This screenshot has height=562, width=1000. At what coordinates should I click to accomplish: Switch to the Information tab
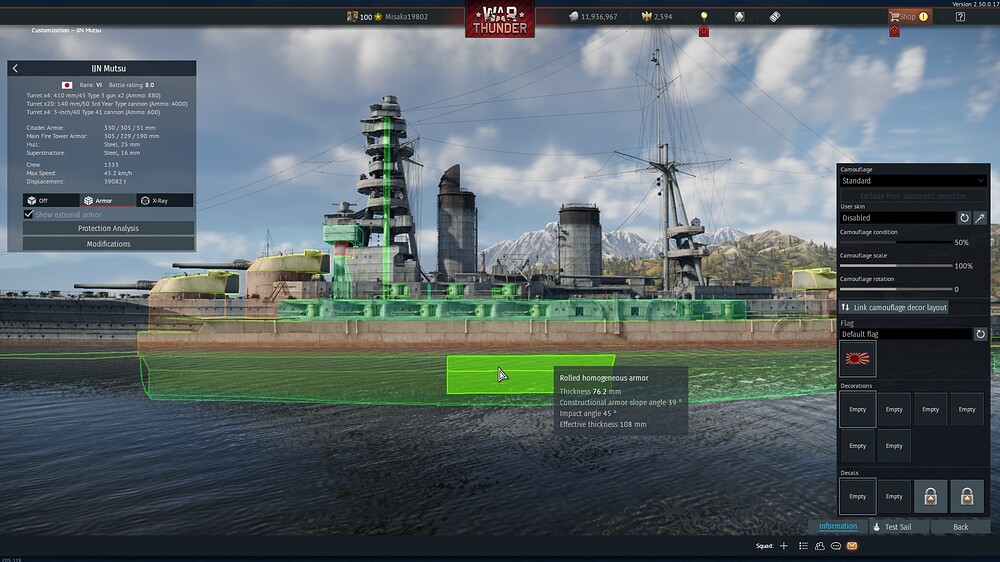[837, 526]
